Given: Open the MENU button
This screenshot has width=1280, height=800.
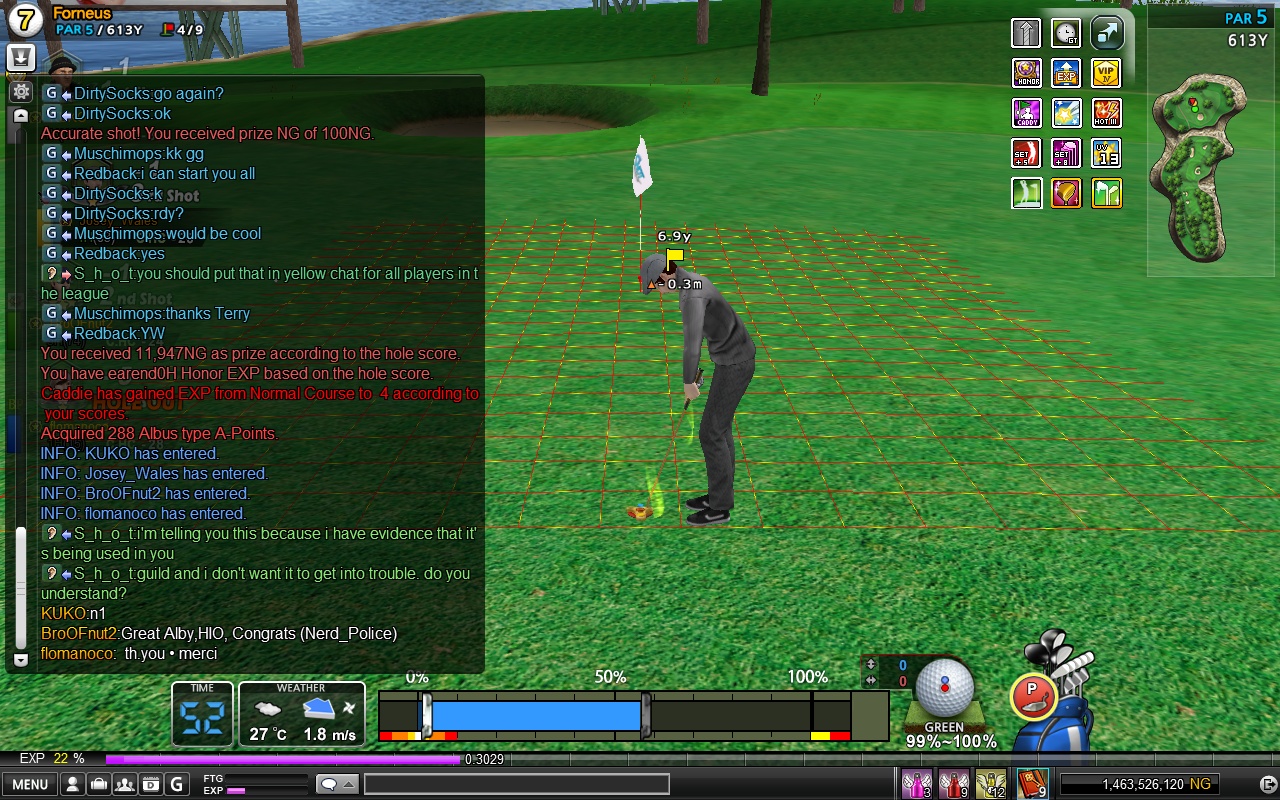Looking at the screenshot, I should coord(29,784).
